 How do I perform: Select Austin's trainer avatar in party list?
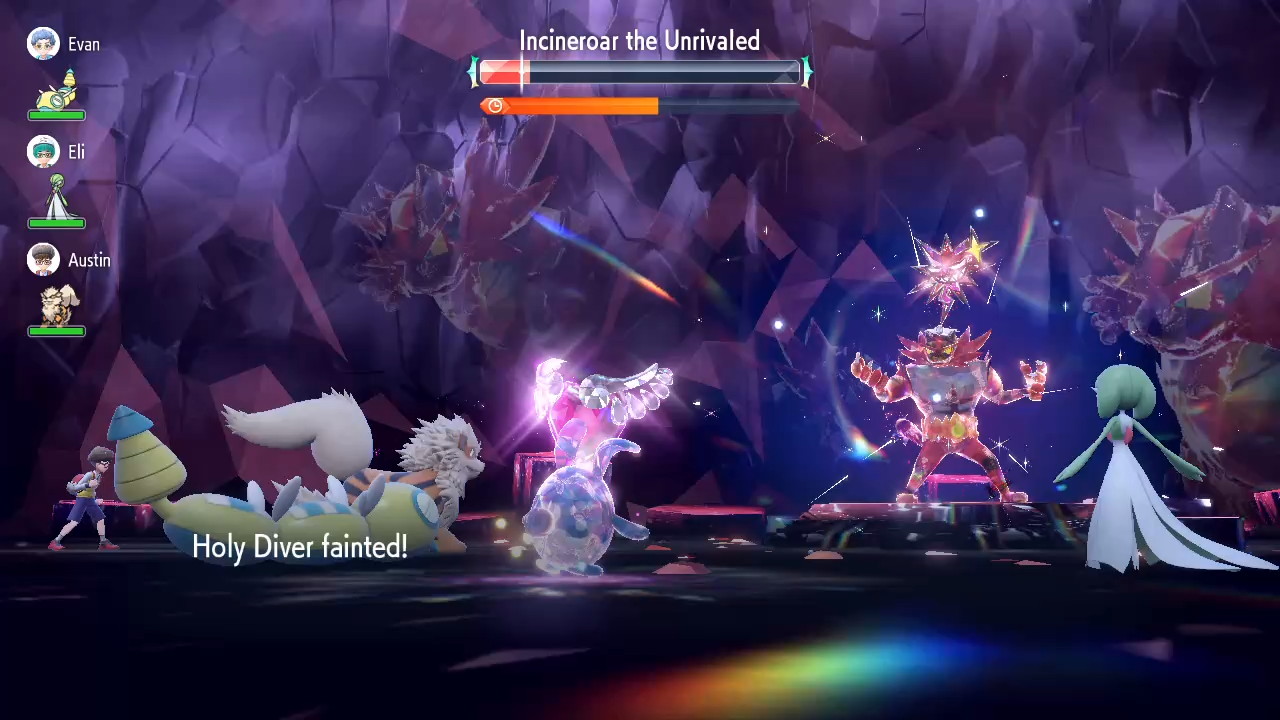tap(43, 260)
